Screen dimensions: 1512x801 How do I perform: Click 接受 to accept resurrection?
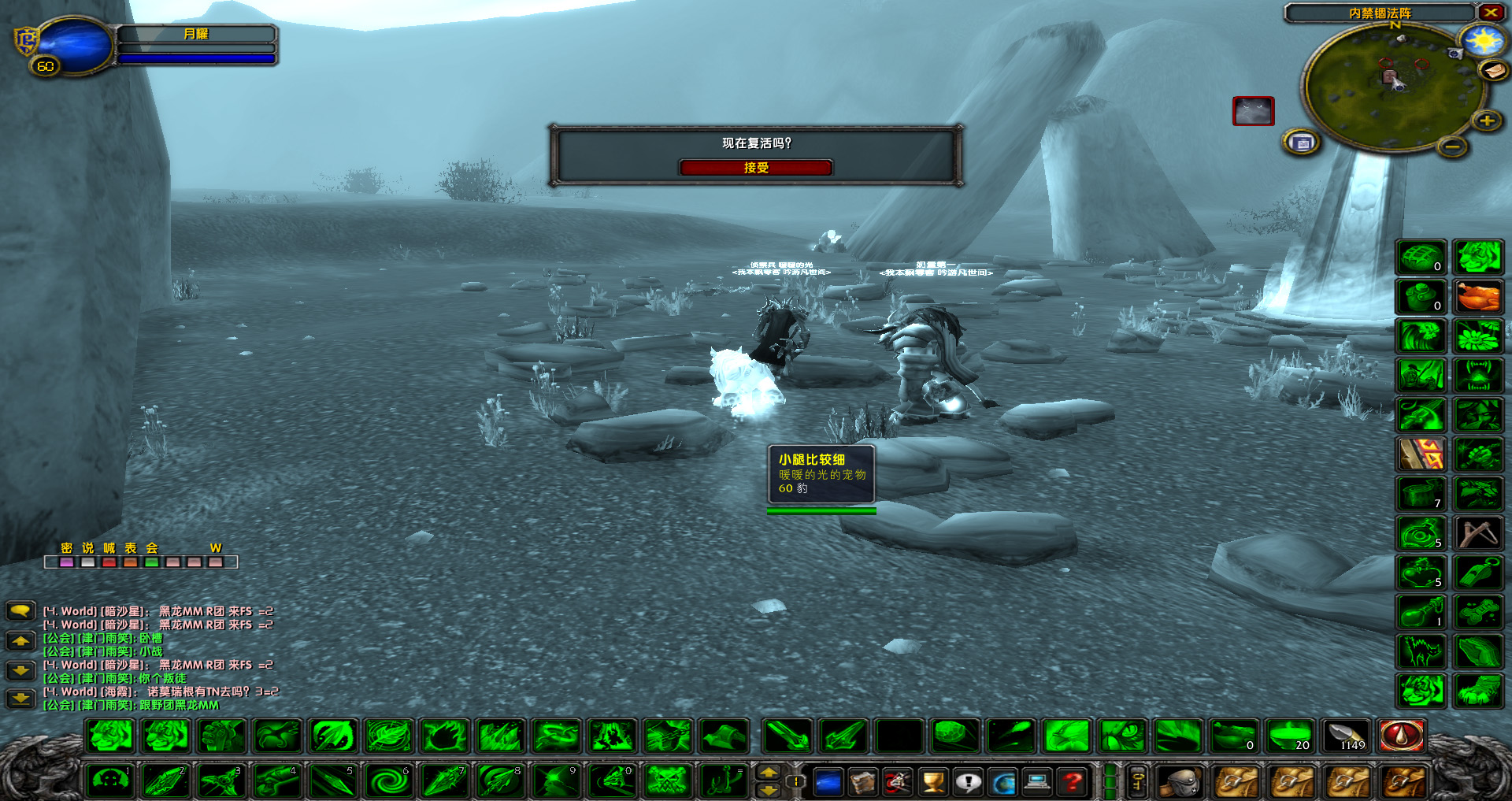coord(756,167)
